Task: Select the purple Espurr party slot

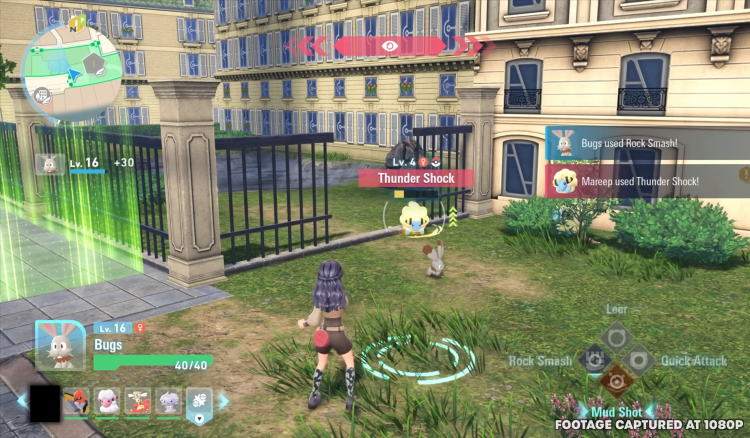Action: [x=169, y=402]
